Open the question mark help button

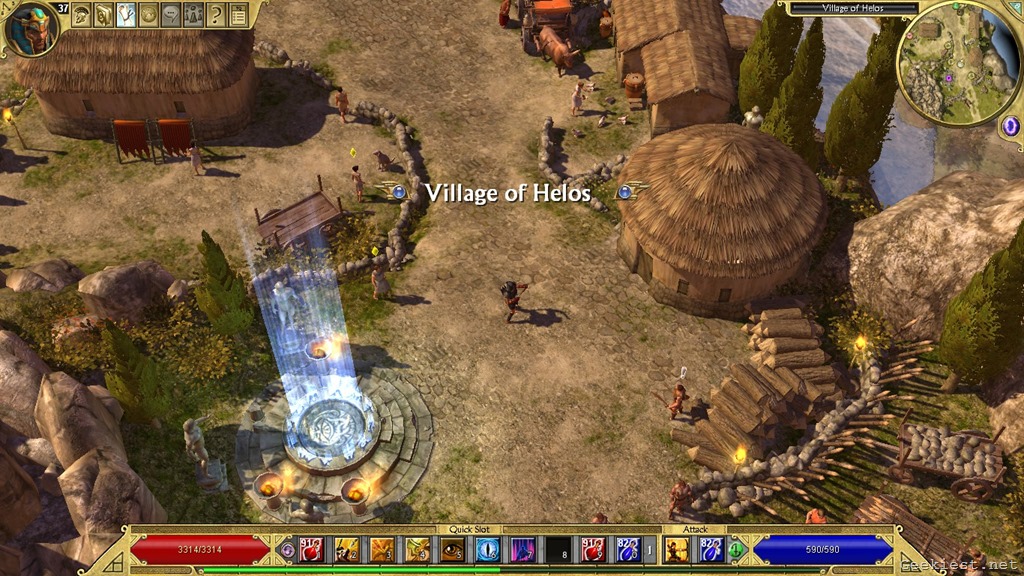215,14
